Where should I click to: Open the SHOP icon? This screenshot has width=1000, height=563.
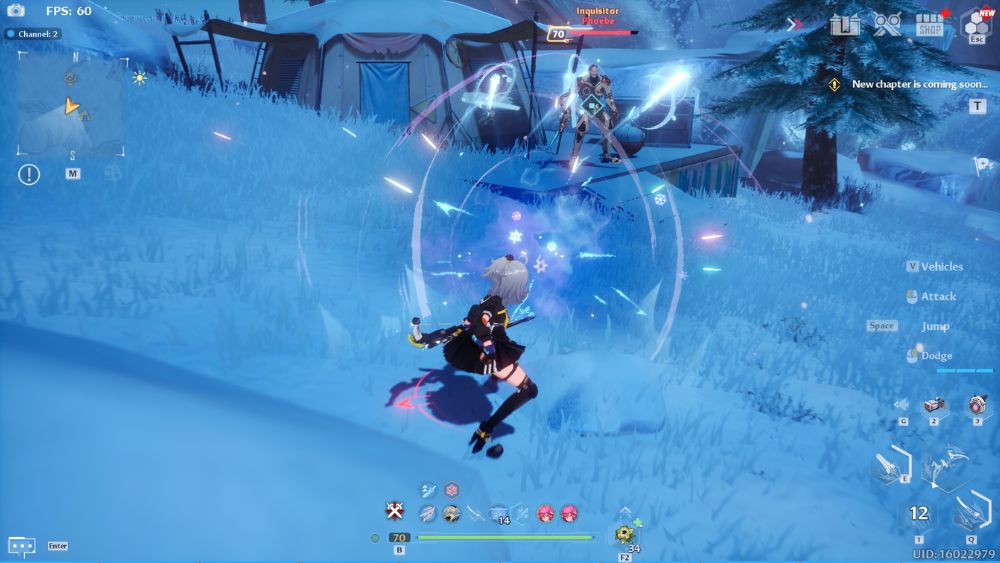[929, 24]
